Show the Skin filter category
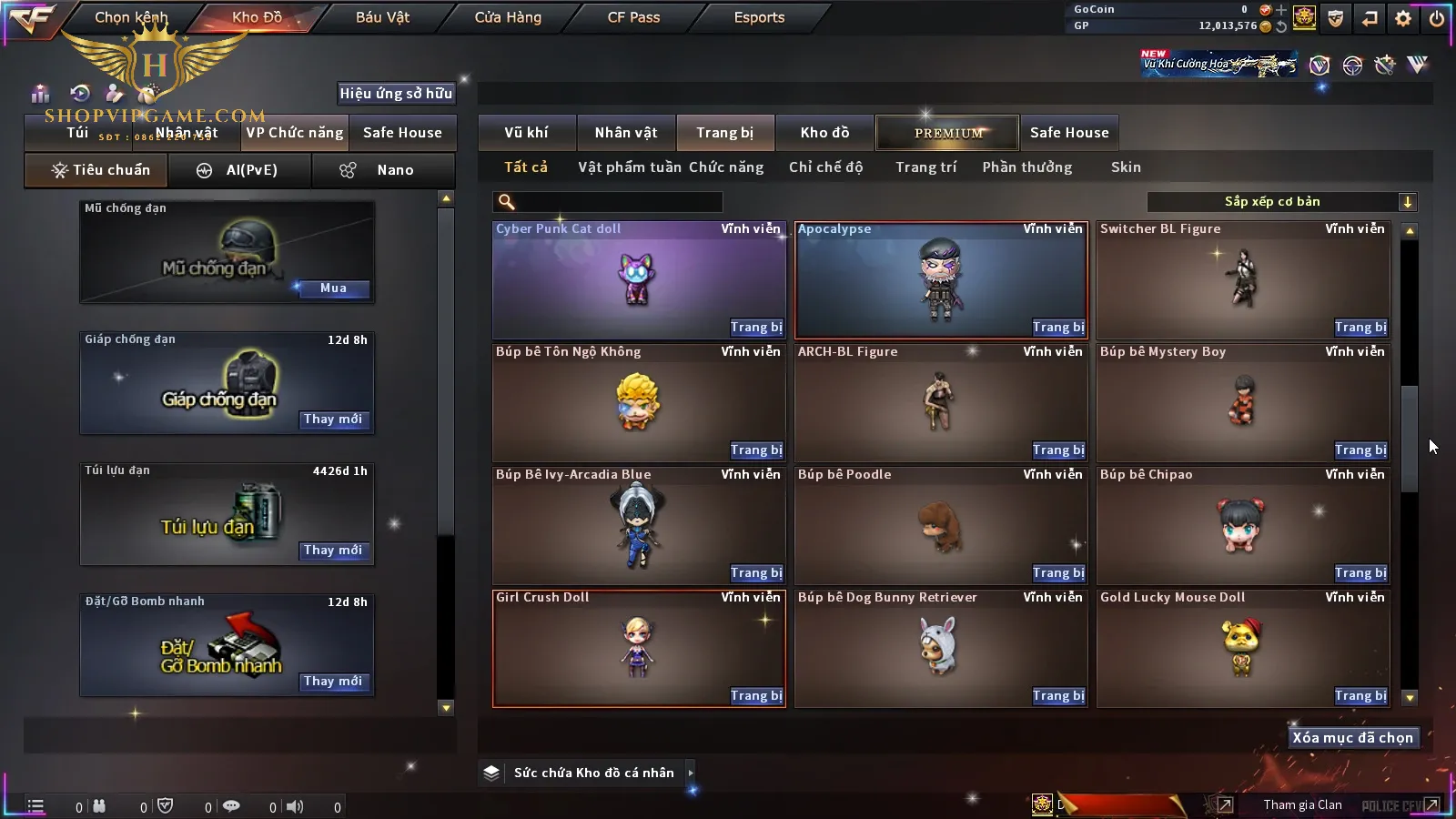This screenshot has height=819, width=1456. click(x=1126, y=167)
